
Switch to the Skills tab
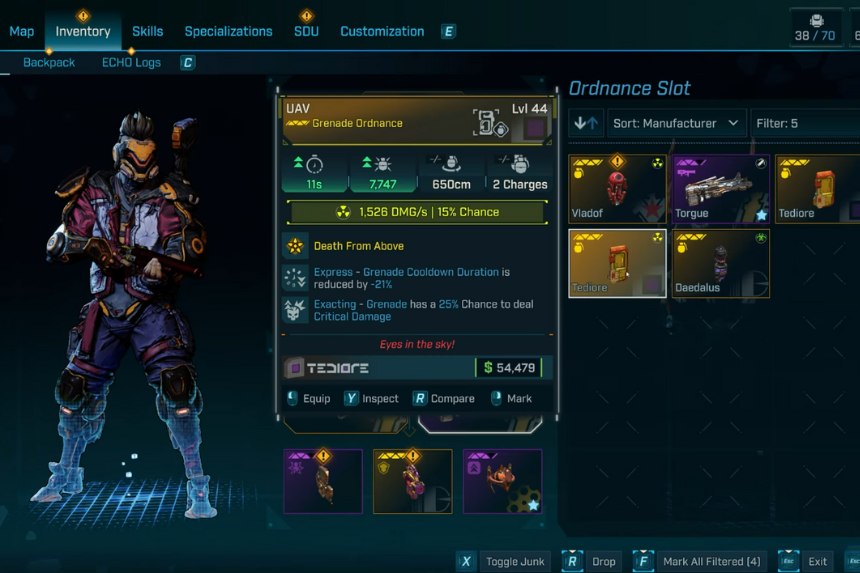147,31
